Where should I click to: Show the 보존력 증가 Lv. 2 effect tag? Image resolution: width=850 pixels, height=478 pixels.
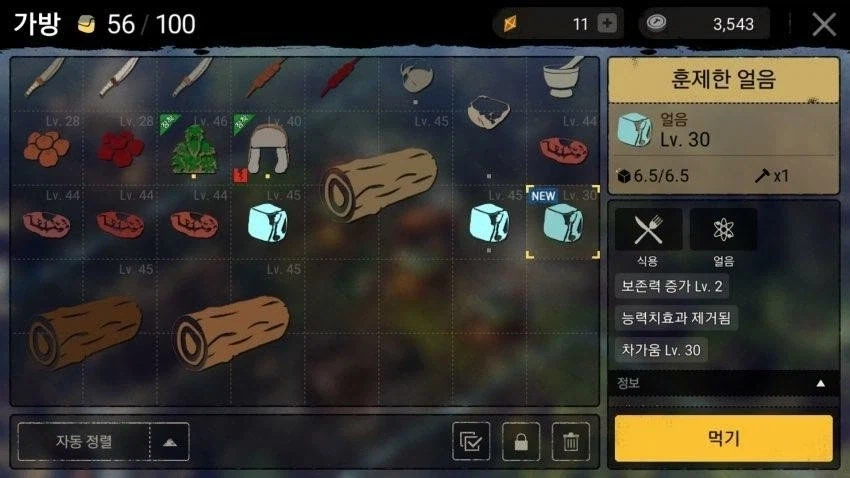pyautogui.click(x=672, y=286)
